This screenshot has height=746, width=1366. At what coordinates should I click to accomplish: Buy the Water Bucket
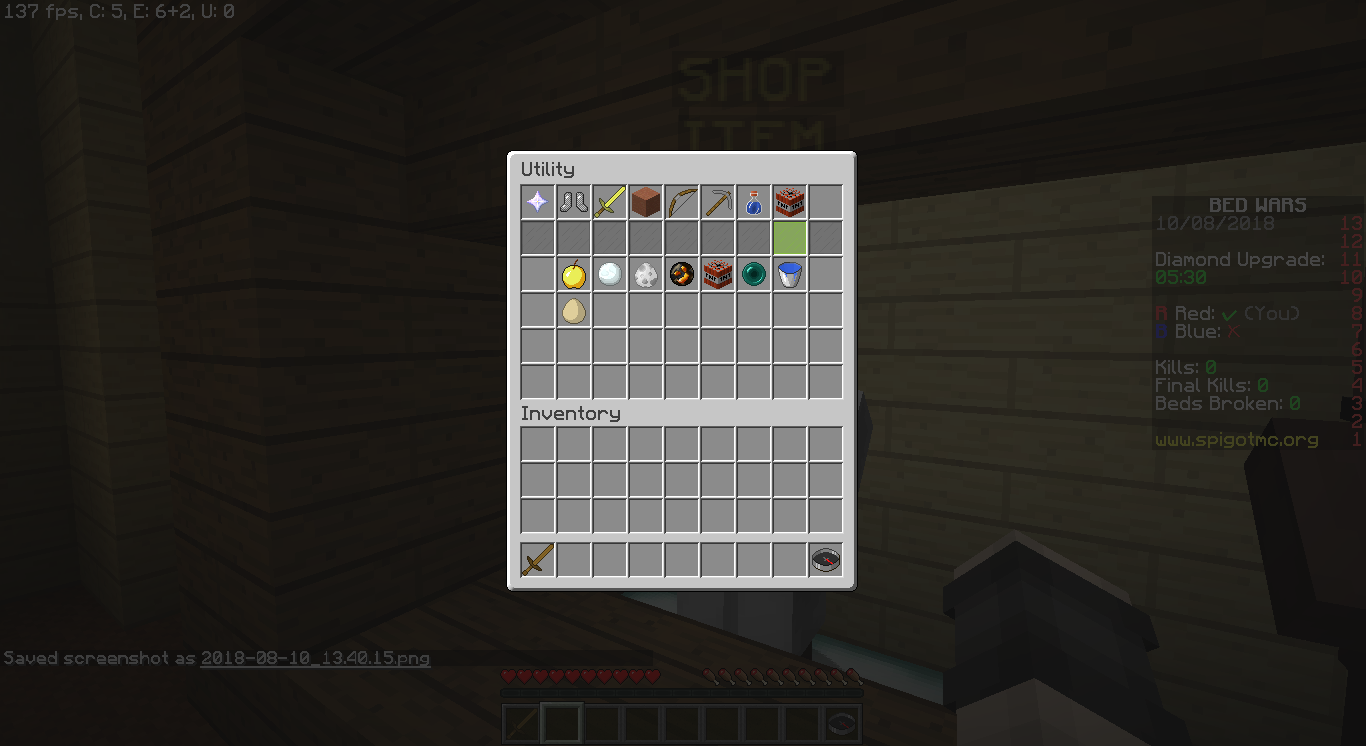(x=789, y=274)
